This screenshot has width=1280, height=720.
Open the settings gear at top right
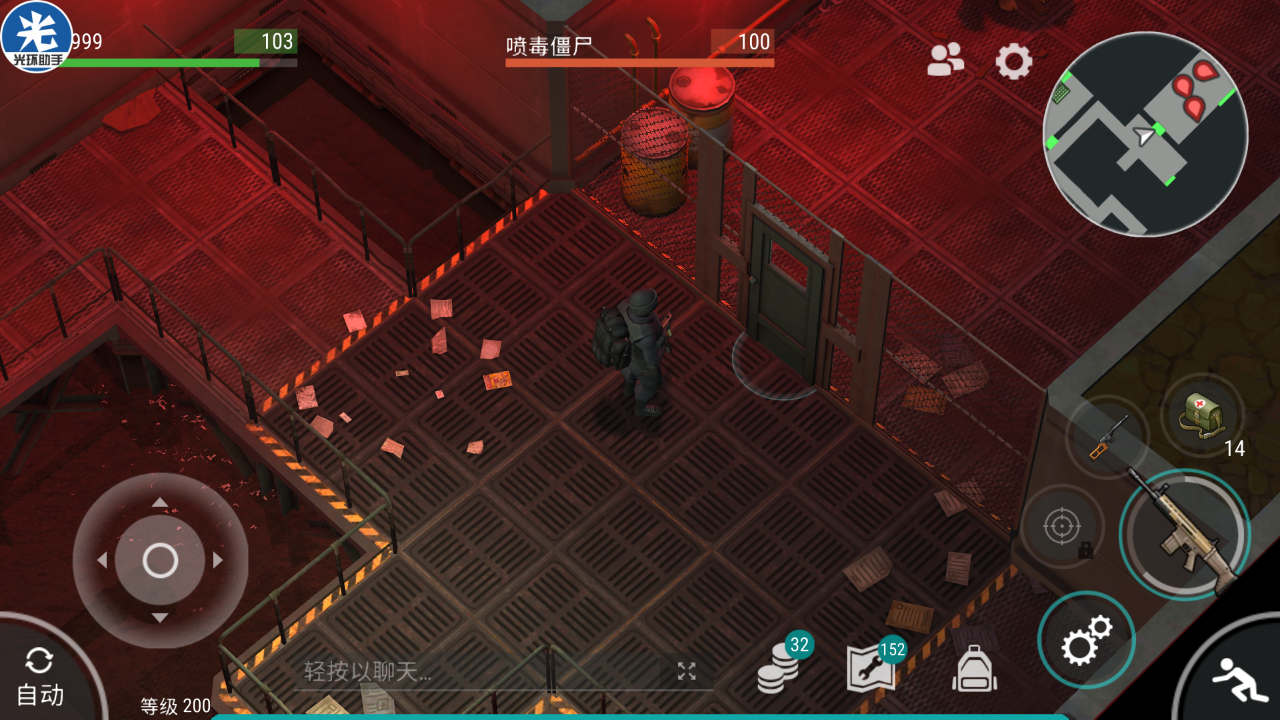[x=1013, y=62]
